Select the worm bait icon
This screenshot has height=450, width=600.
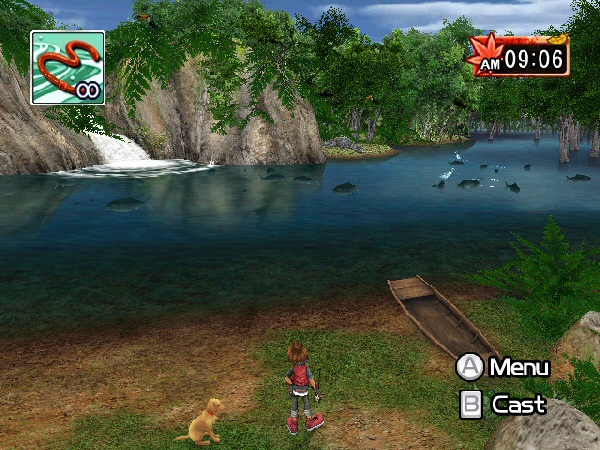click(x=67, y=68)
